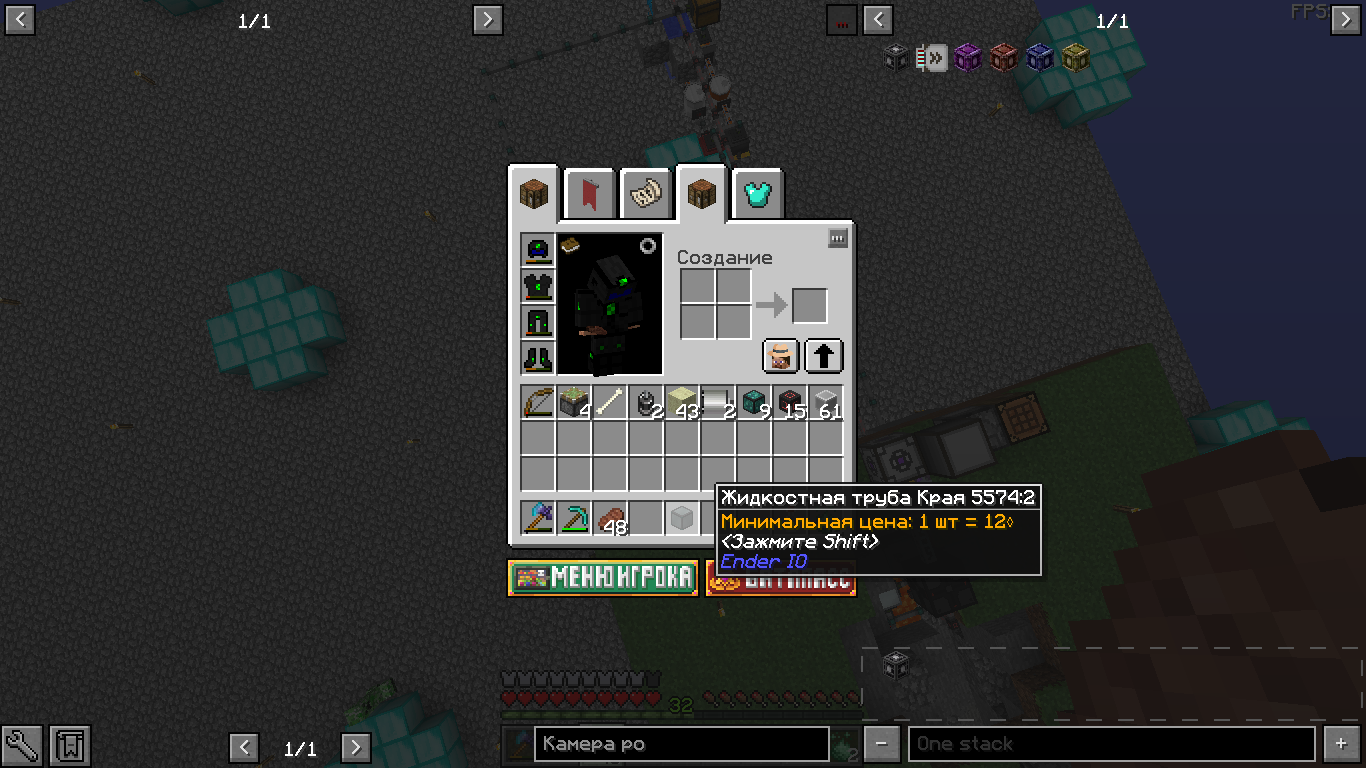Open the map scroll tab
Image resolution: width=1366 pixels, height=768 pixels.
pyautogui.click(x=645, y=194)
